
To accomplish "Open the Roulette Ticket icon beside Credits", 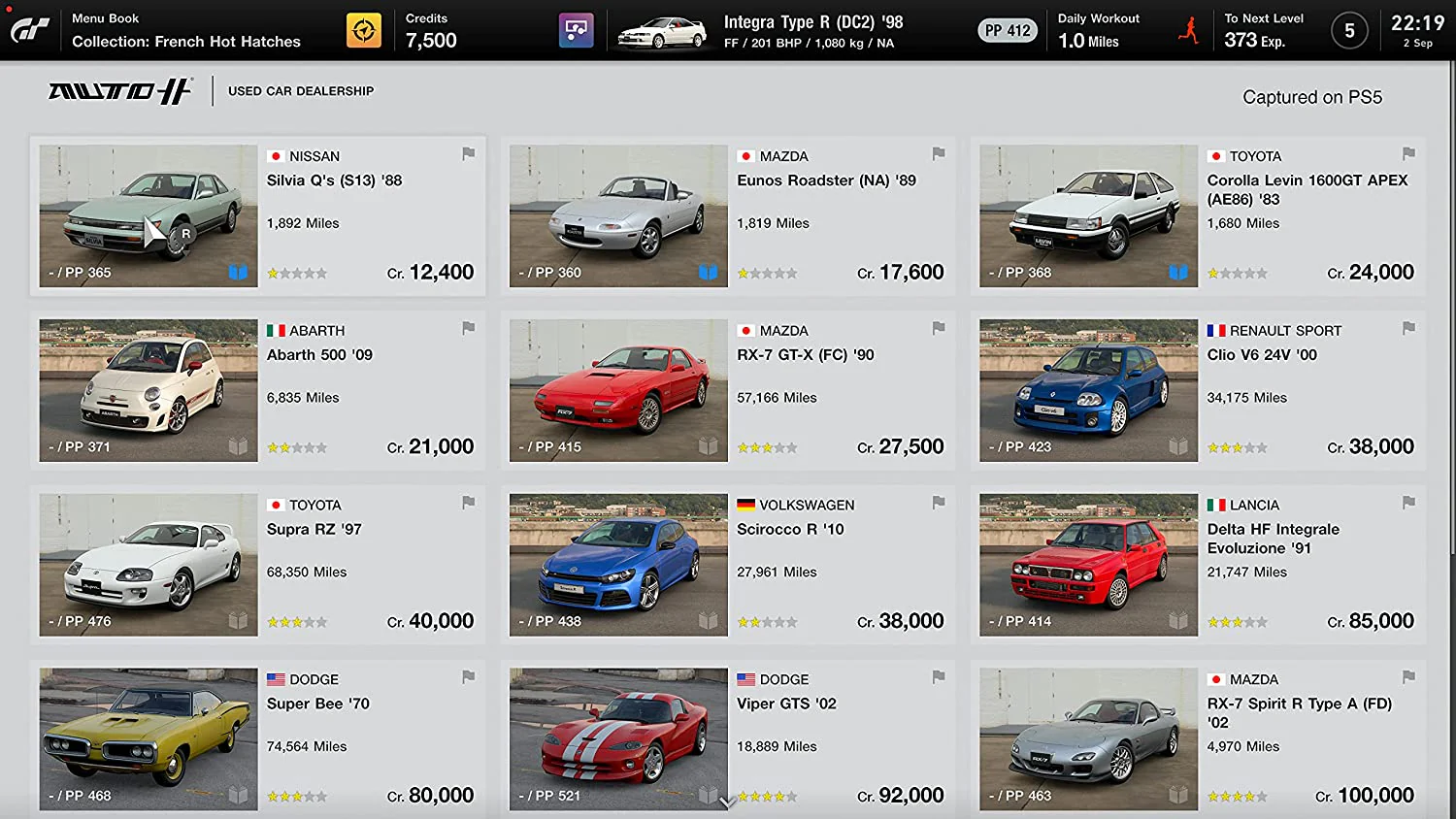I will [x=363, y=29].
